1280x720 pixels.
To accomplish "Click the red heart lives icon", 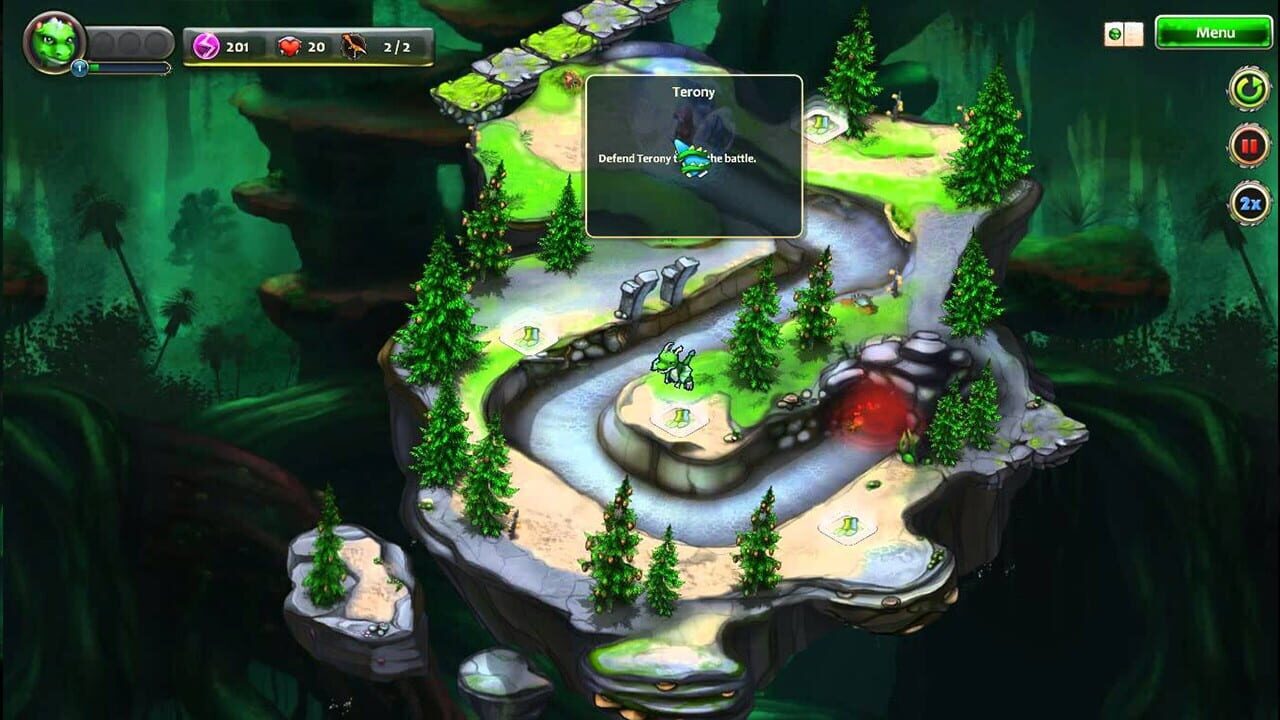I will [289, 45].
